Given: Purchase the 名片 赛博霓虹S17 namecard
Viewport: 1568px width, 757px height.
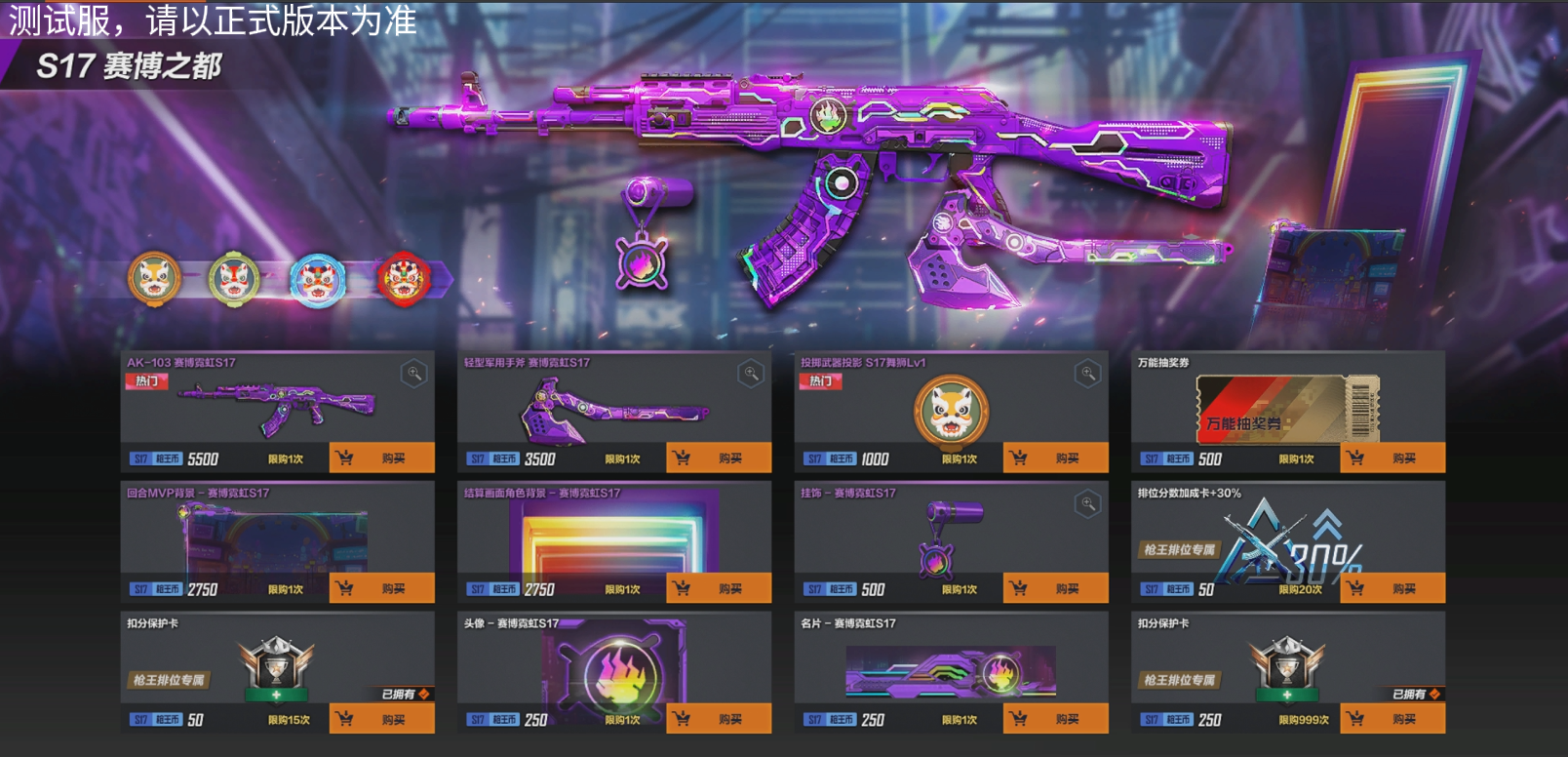Looking at the screenshot, I should pos(1055,719).
